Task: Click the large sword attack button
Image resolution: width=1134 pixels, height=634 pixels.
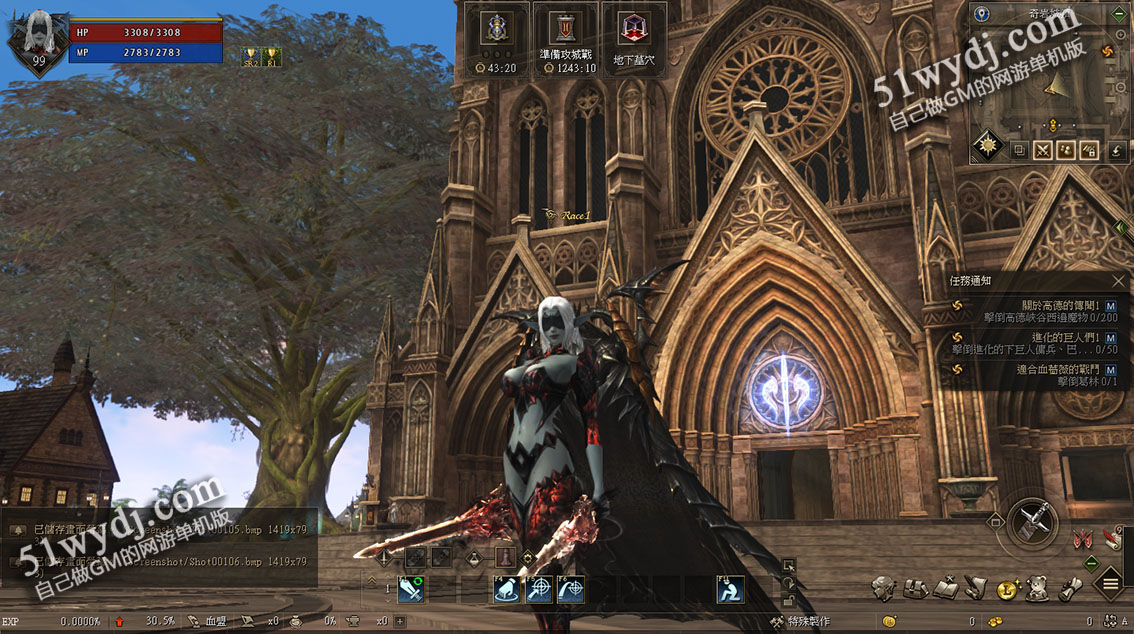Action: click(1032, 521)
